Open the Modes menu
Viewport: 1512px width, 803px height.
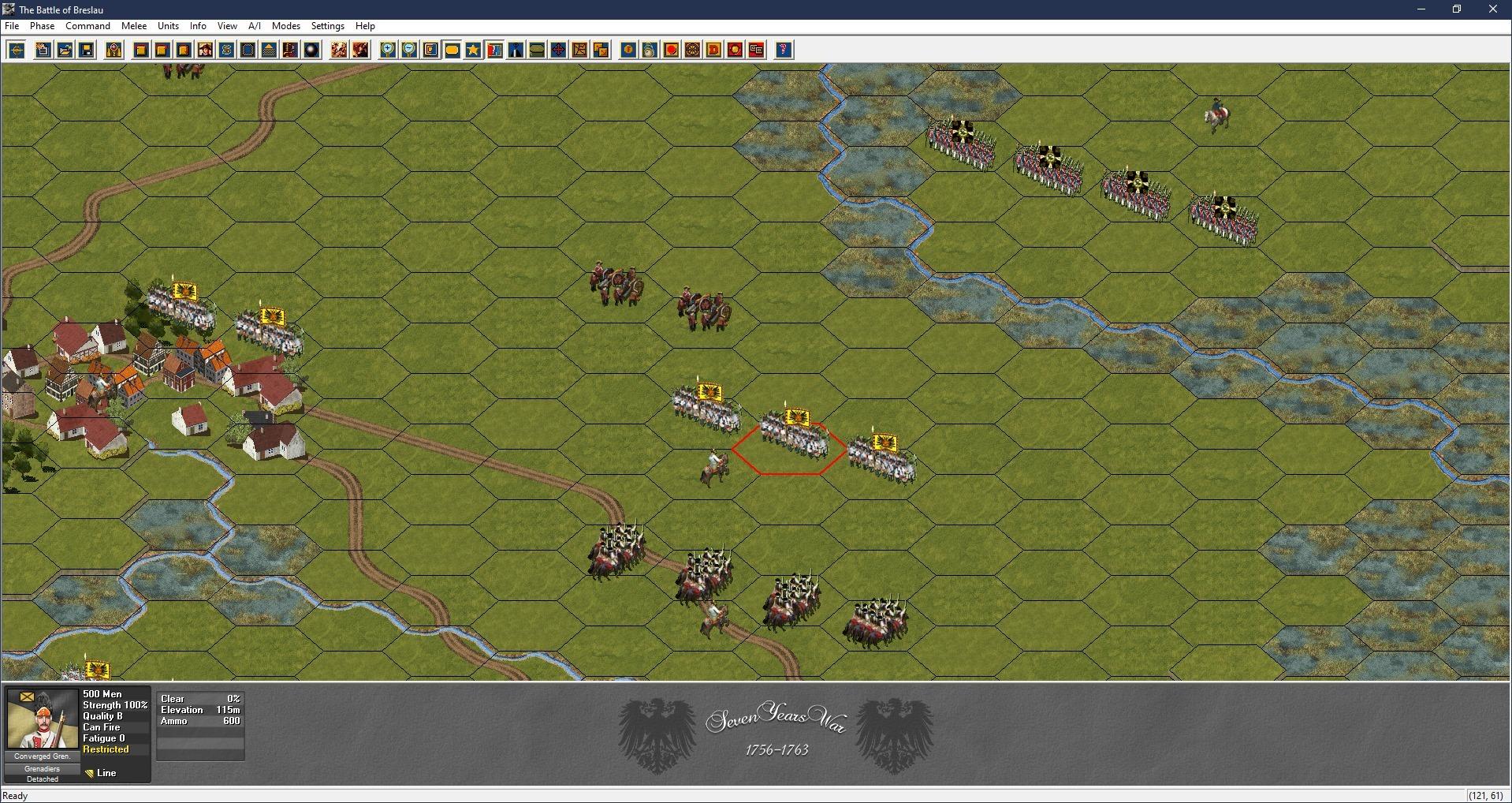(286, 26)
